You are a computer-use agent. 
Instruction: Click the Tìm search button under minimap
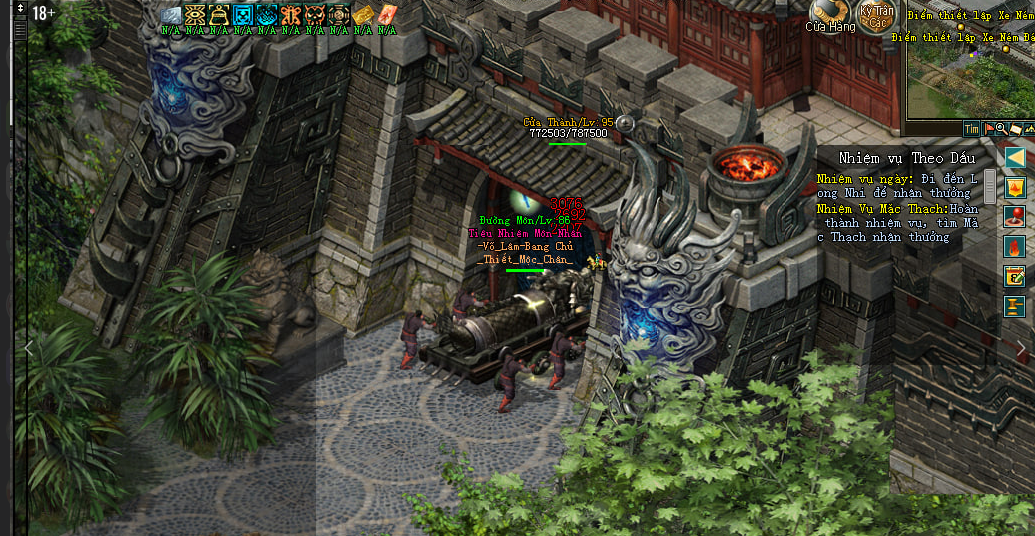971,129
